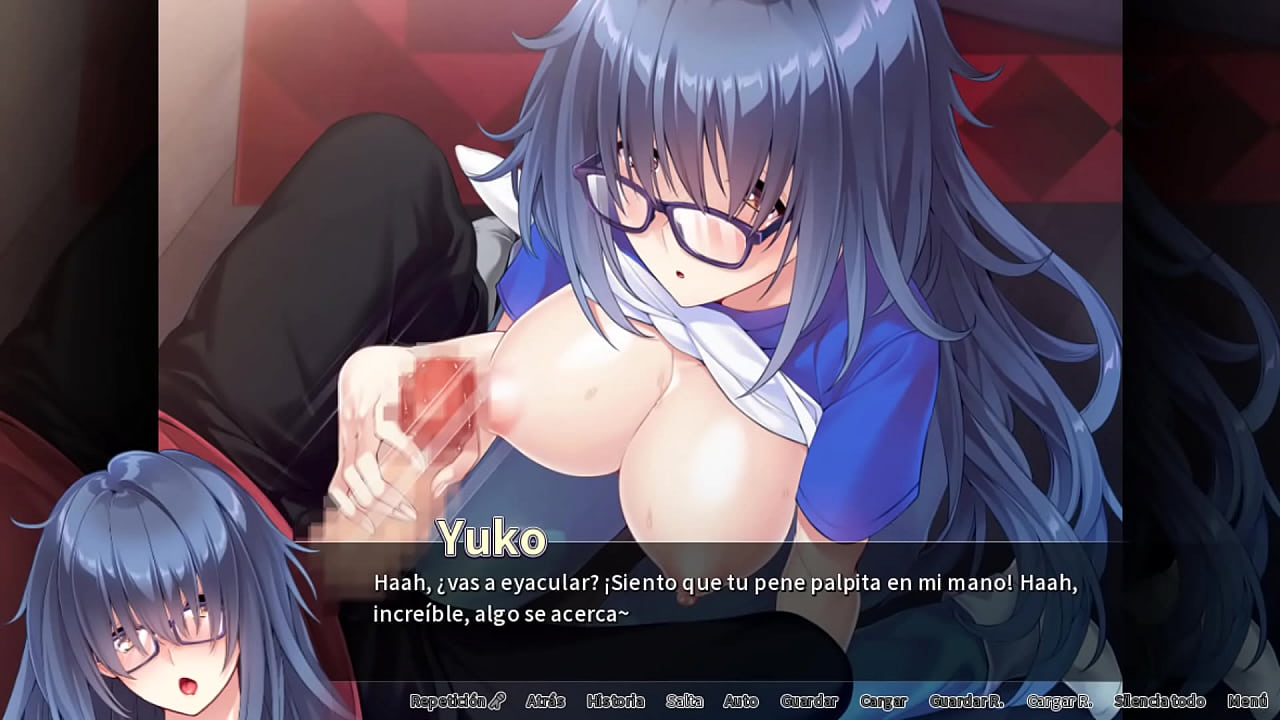Open the Cargar load screen
Image resolution: width=1280 pixels, height=720 pixels.
click(x=883, y=701)
